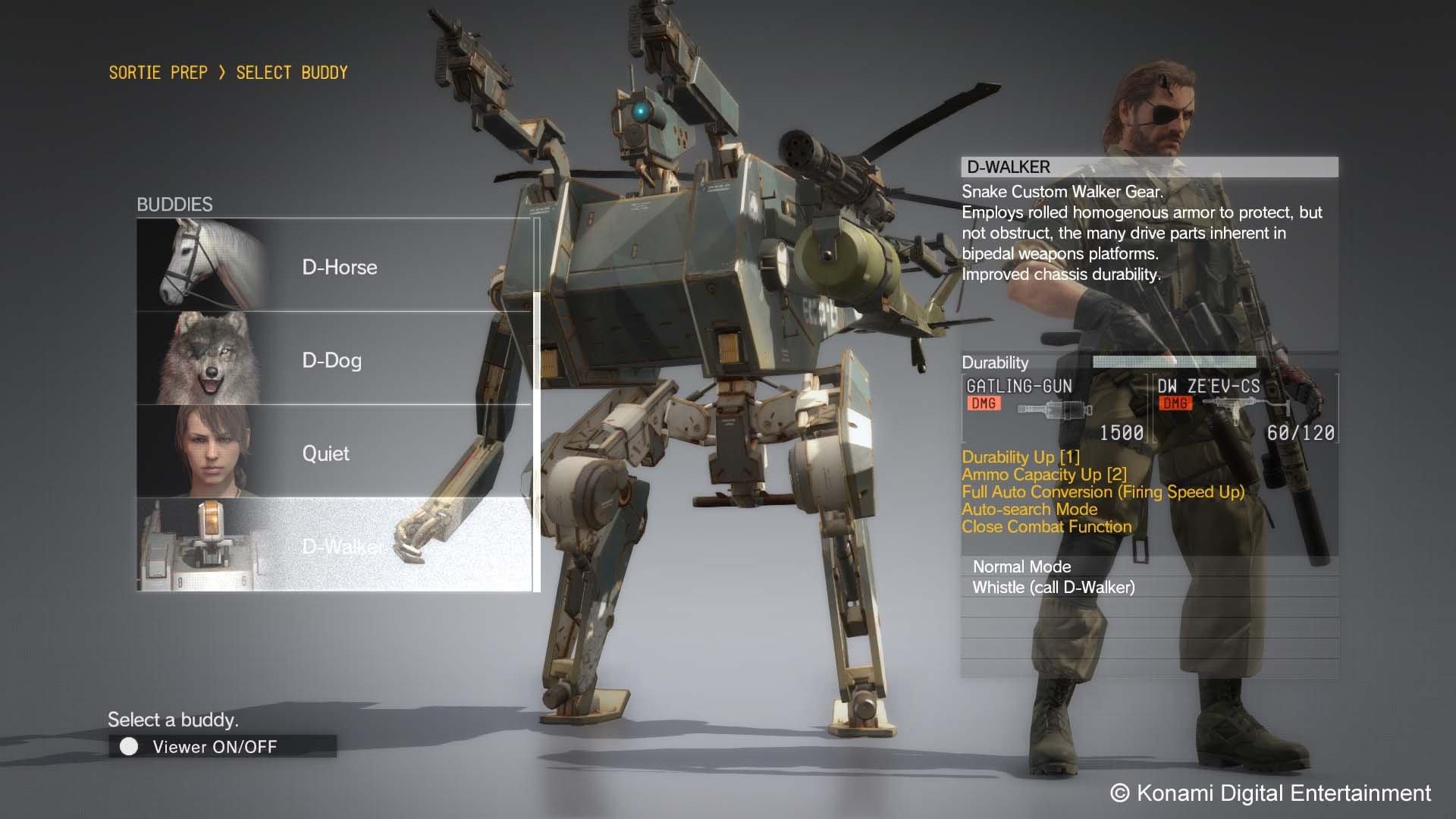Enable Auto-search Mode

(x=1029, y=509)
